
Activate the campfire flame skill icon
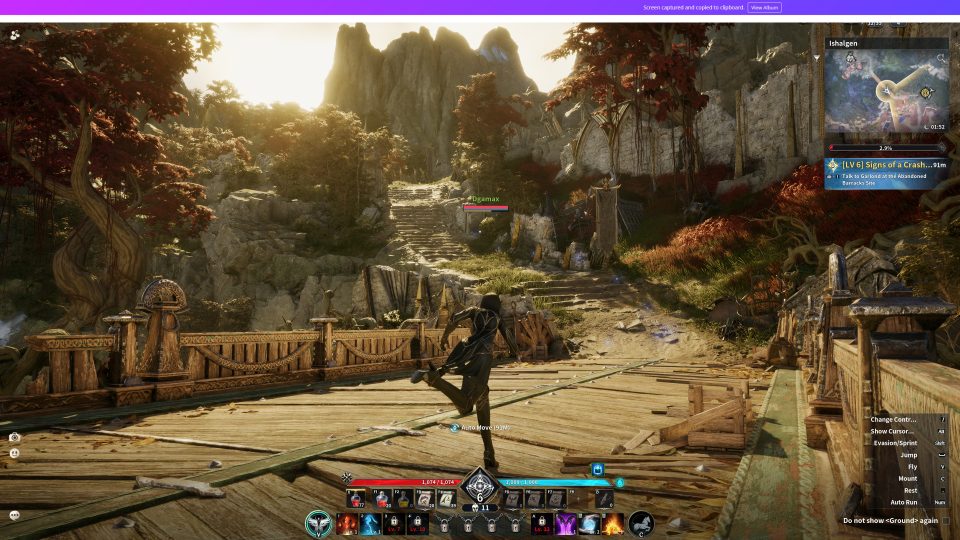point(613,524)
